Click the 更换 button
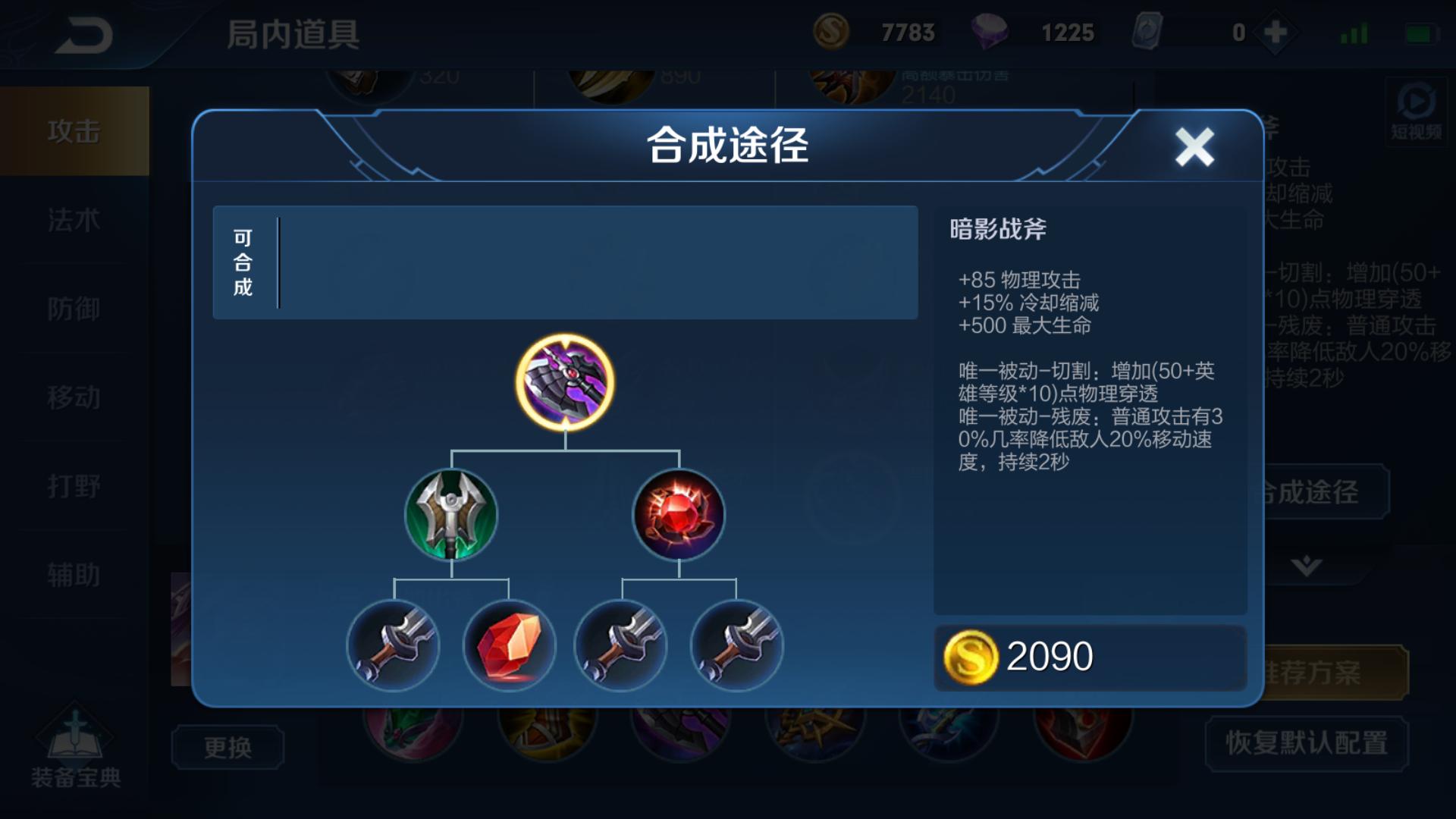Viewport: 1456px width, 819px height. point(227,747)
